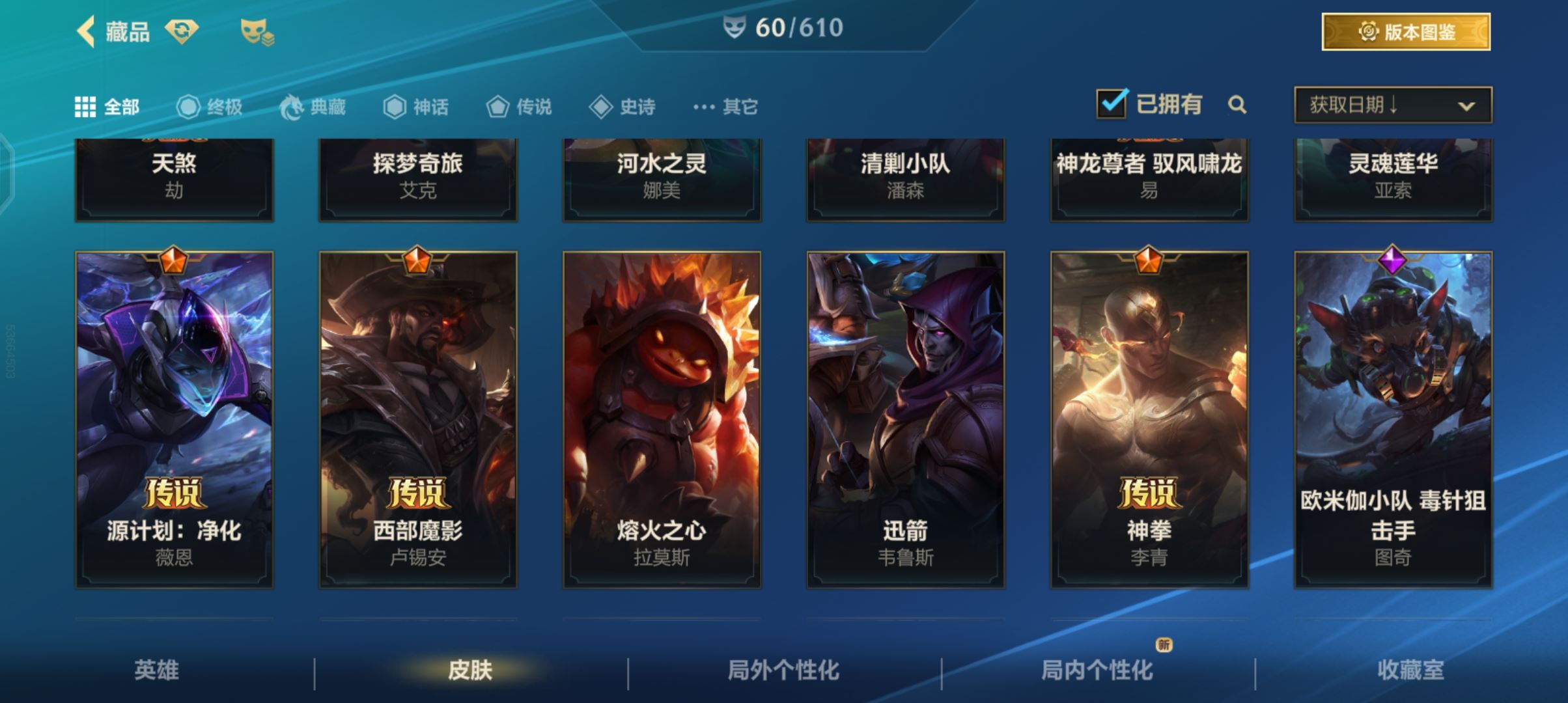
Task: Click the back arrow next to 藏品
Action: click(83, 31)
